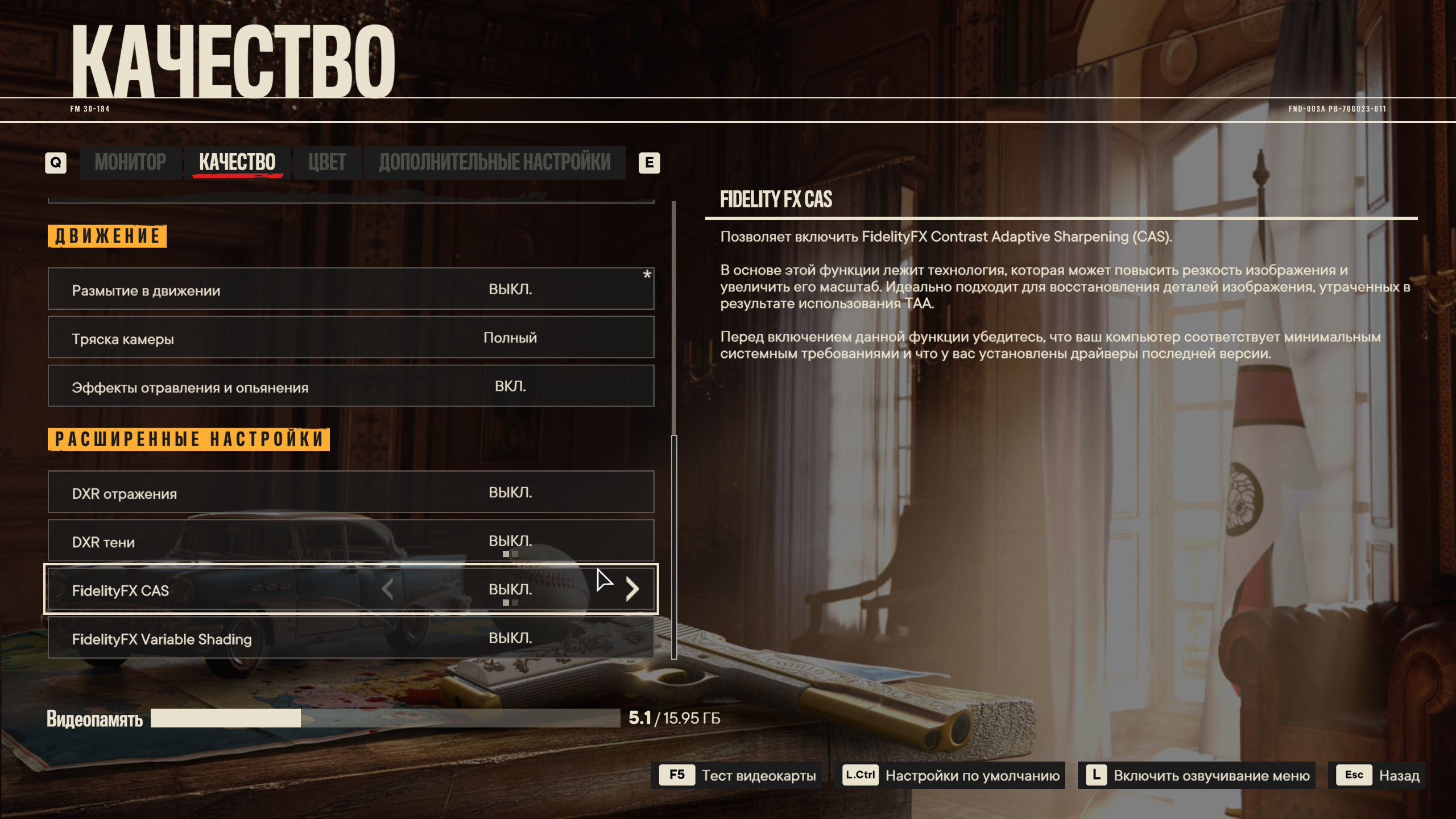Change the Тряска камеры option
The height and width of the screenshot is (819, 1456).
pos(351,338)
